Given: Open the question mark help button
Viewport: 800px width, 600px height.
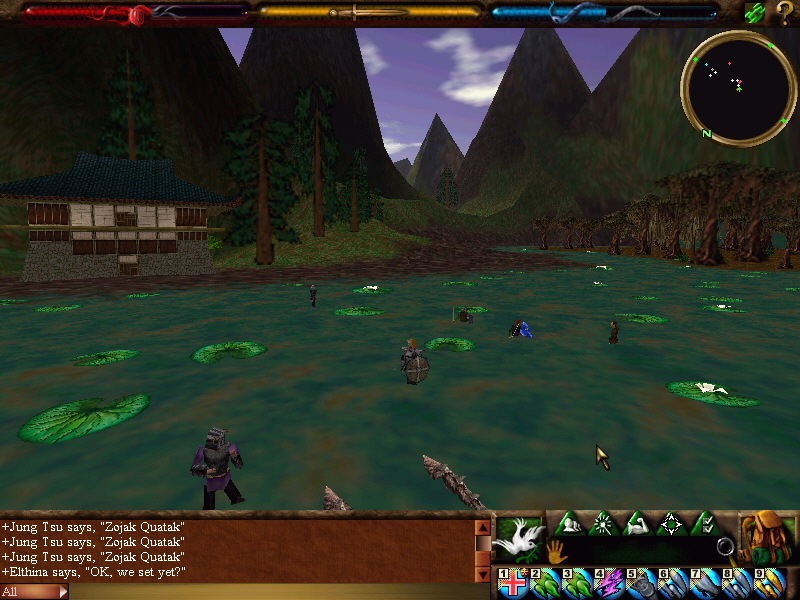Looking at the screenshot, I should (x=785, y=13).
